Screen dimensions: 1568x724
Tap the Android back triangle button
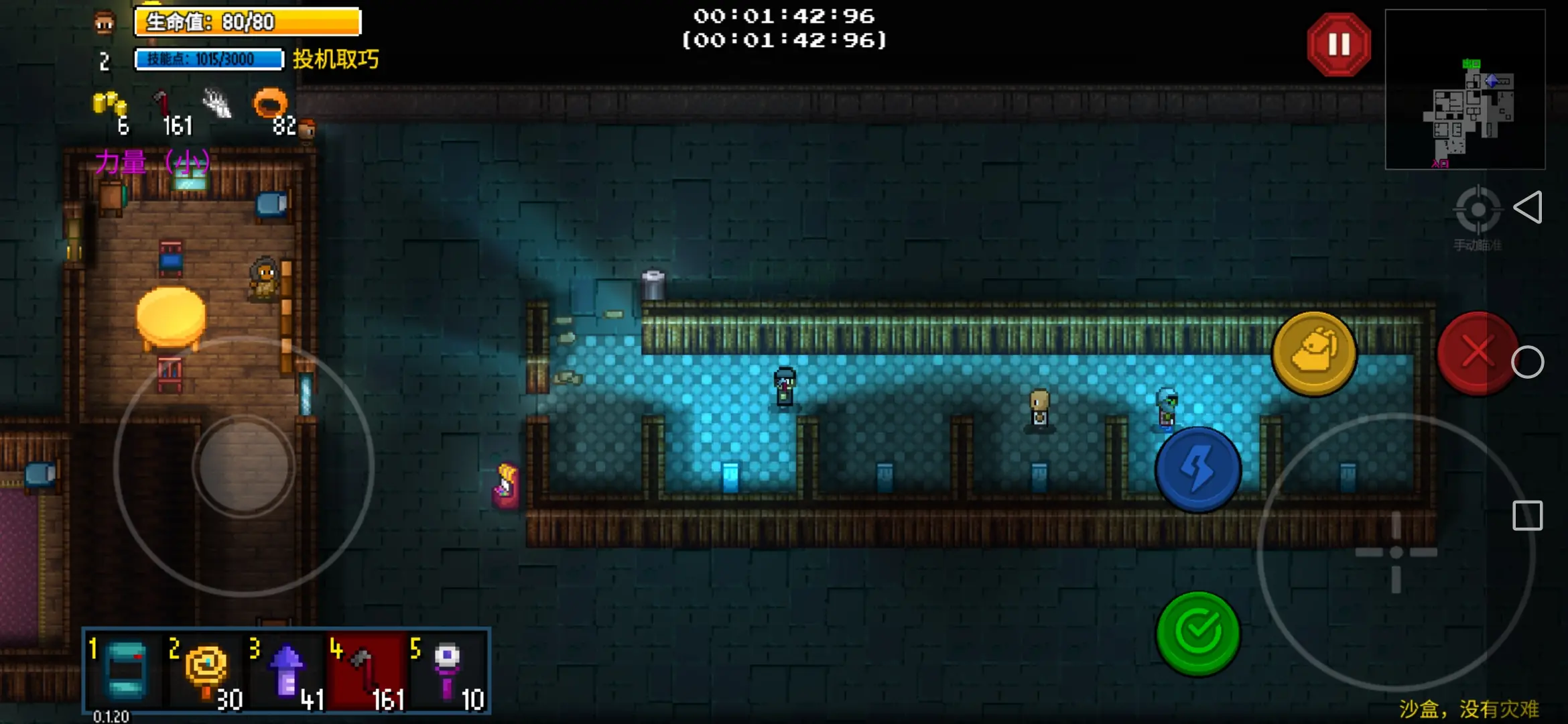(x=1528, y=208)
